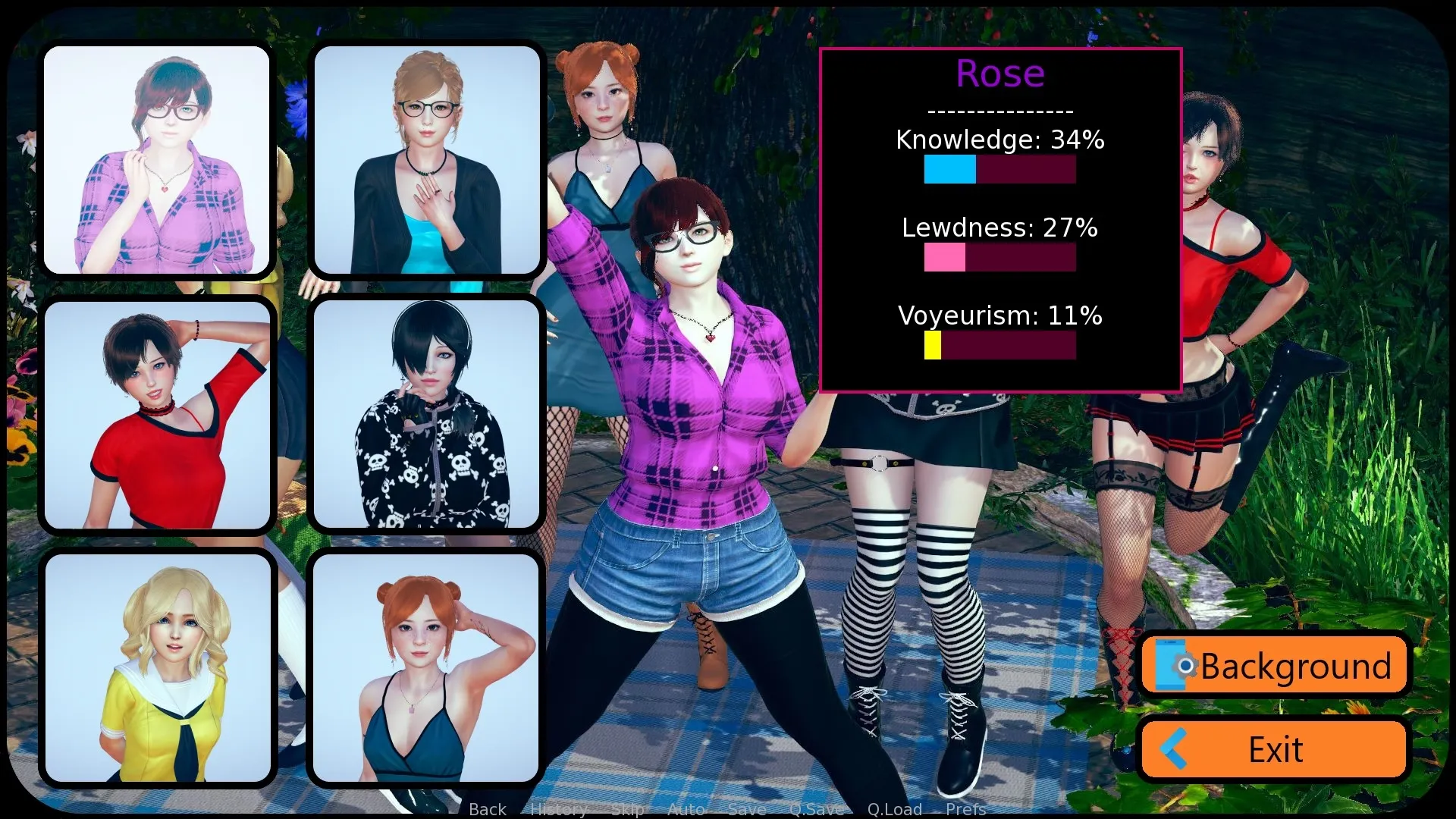
Task: Open the Background options
Action: 1274,666
